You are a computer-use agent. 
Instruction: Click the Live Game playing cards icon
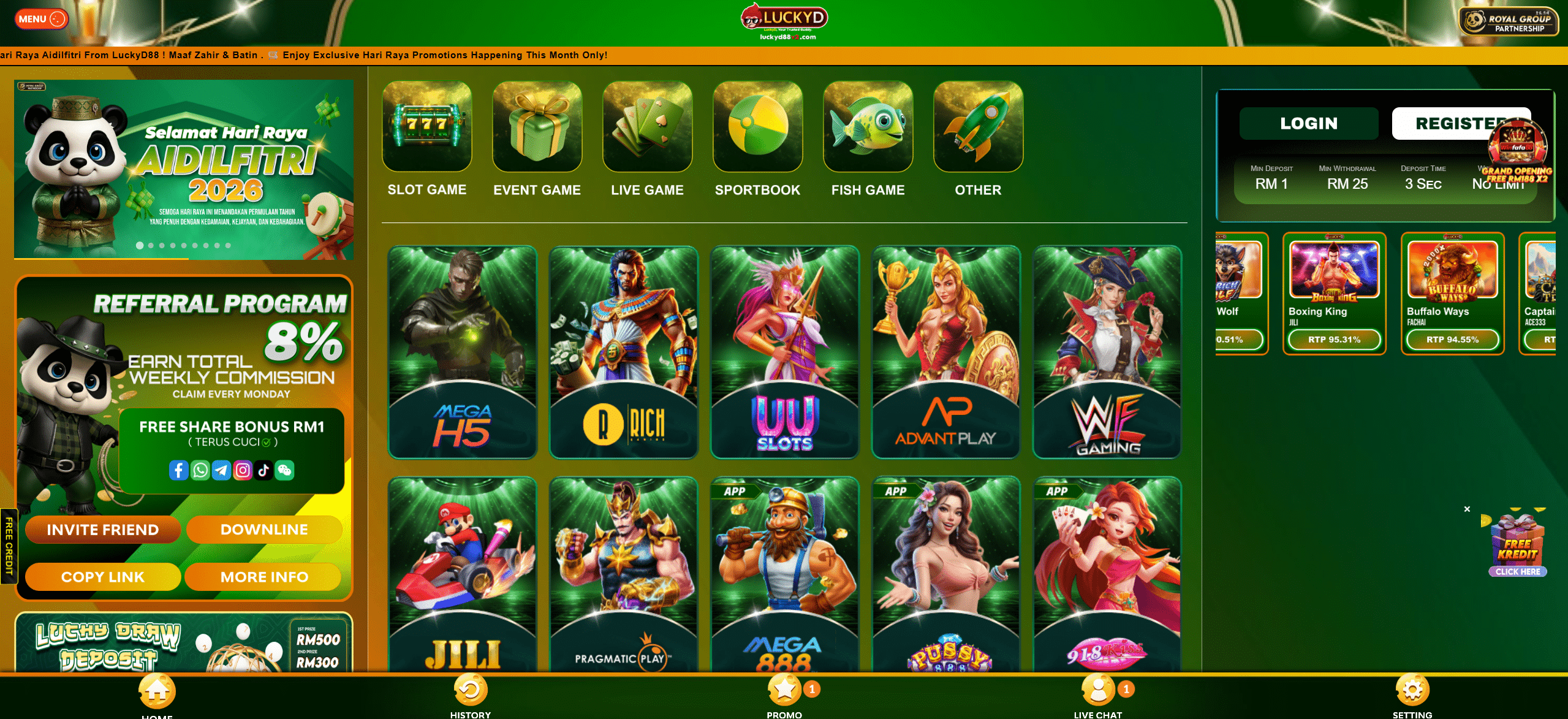[647, 127]
